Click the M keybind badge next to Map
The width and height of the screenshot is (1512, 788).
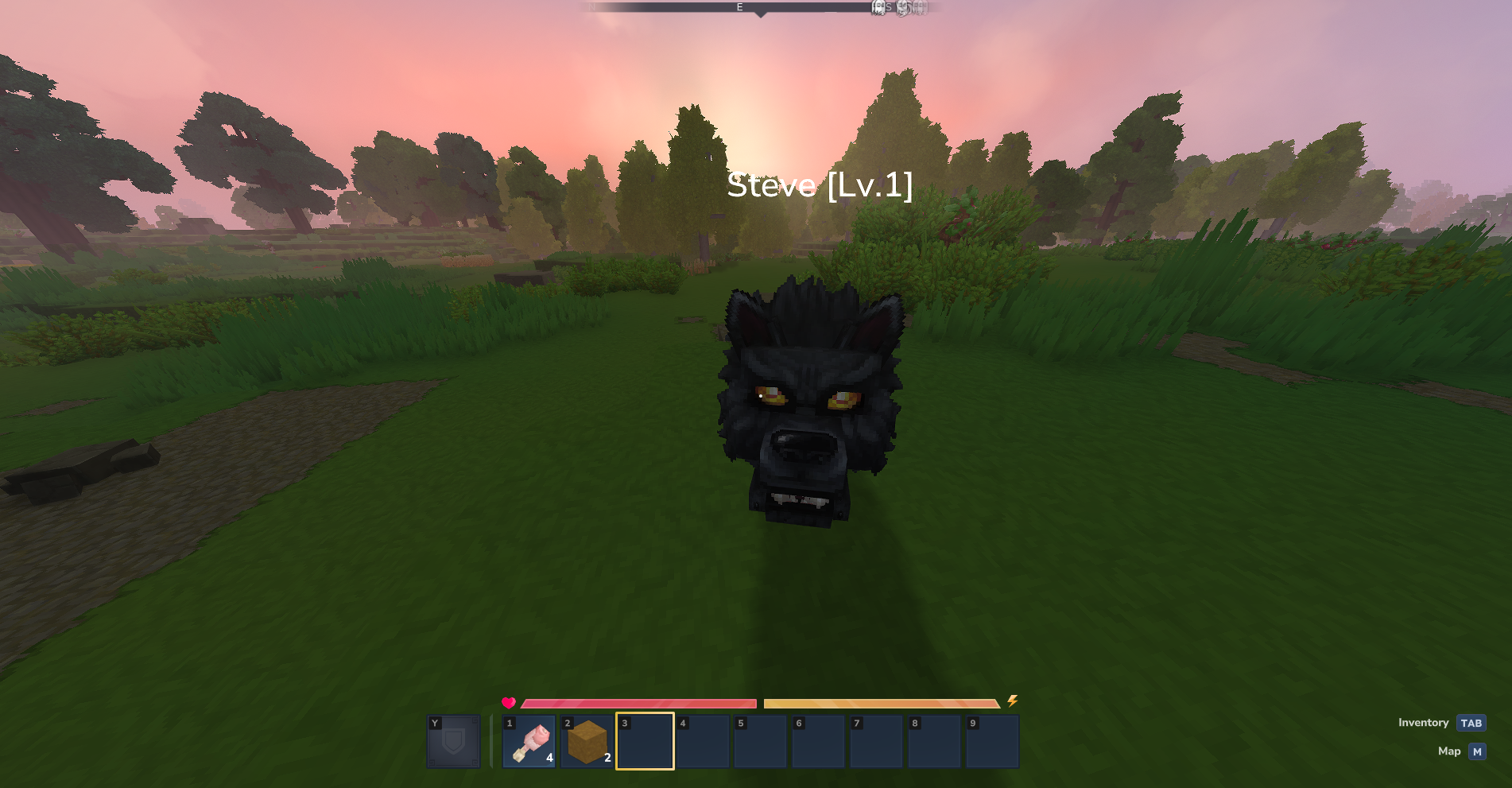[x=1476, y=751]
